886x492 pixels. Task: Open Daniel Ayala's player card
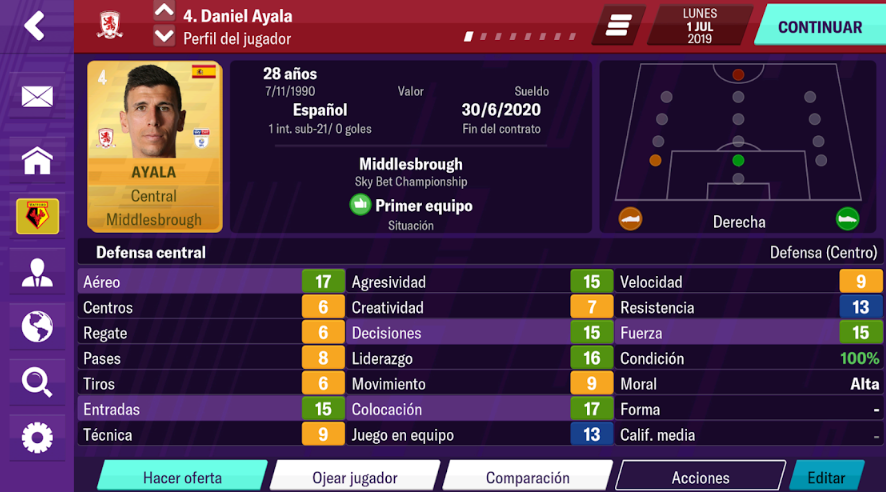click(x=154, y=147)
